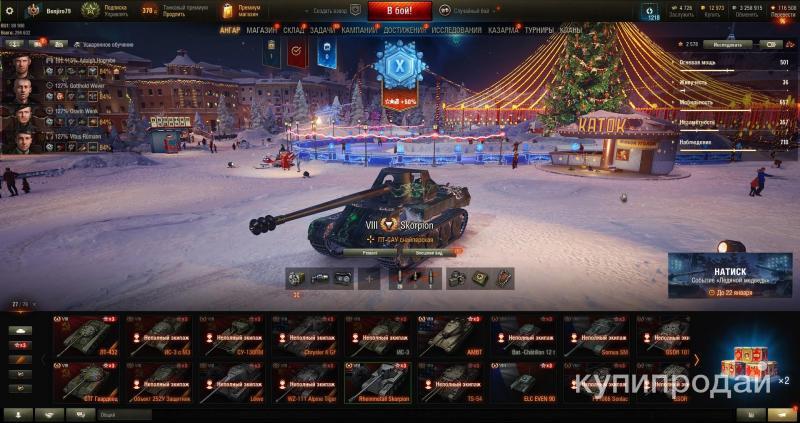Open the Турниры tab
Viewport: 800px width, 423px height.
[539, 30]
